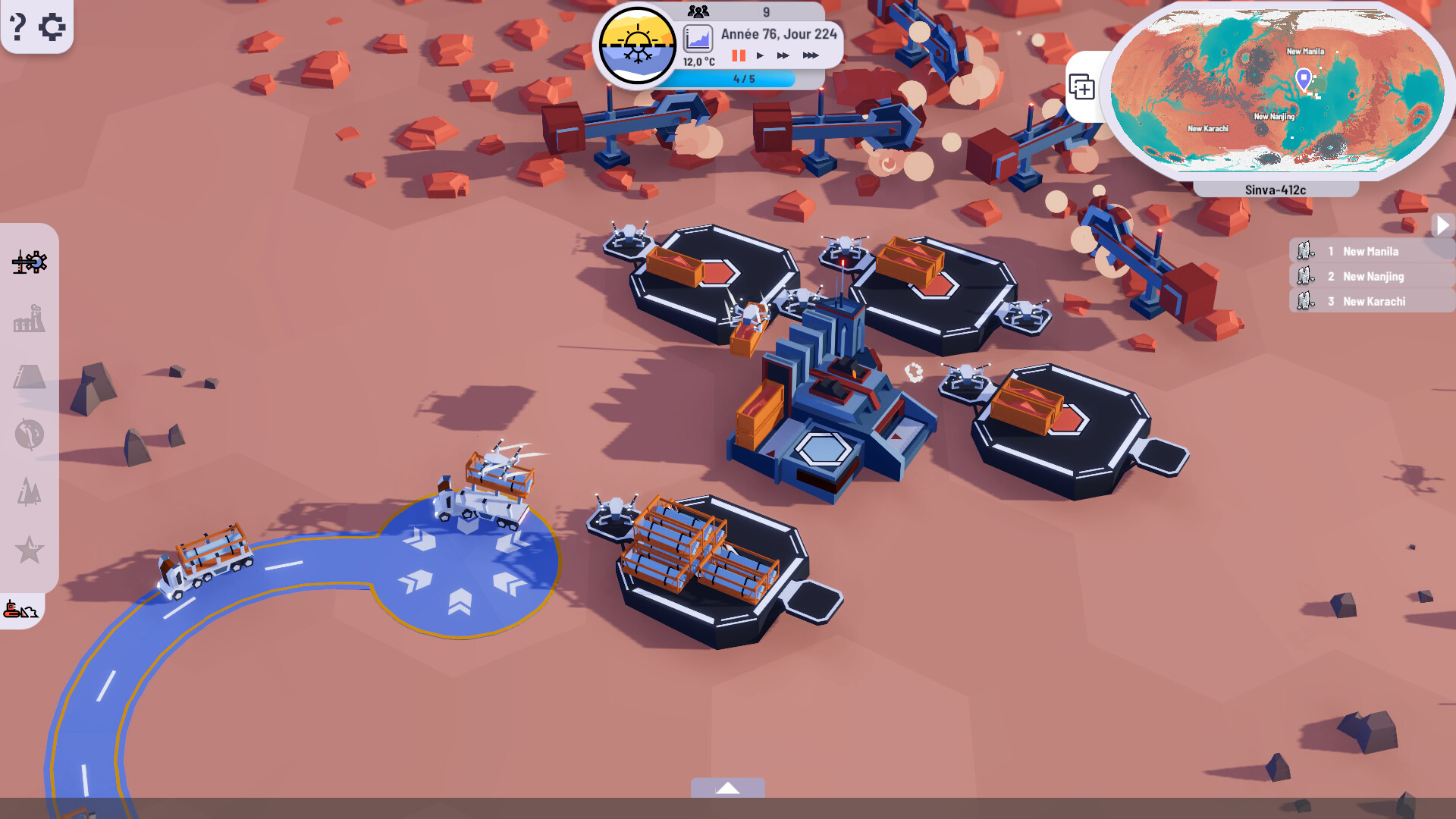This screenshot has width=1456, height=819.
Task: Open the factory build category
Action: (29, 320)
